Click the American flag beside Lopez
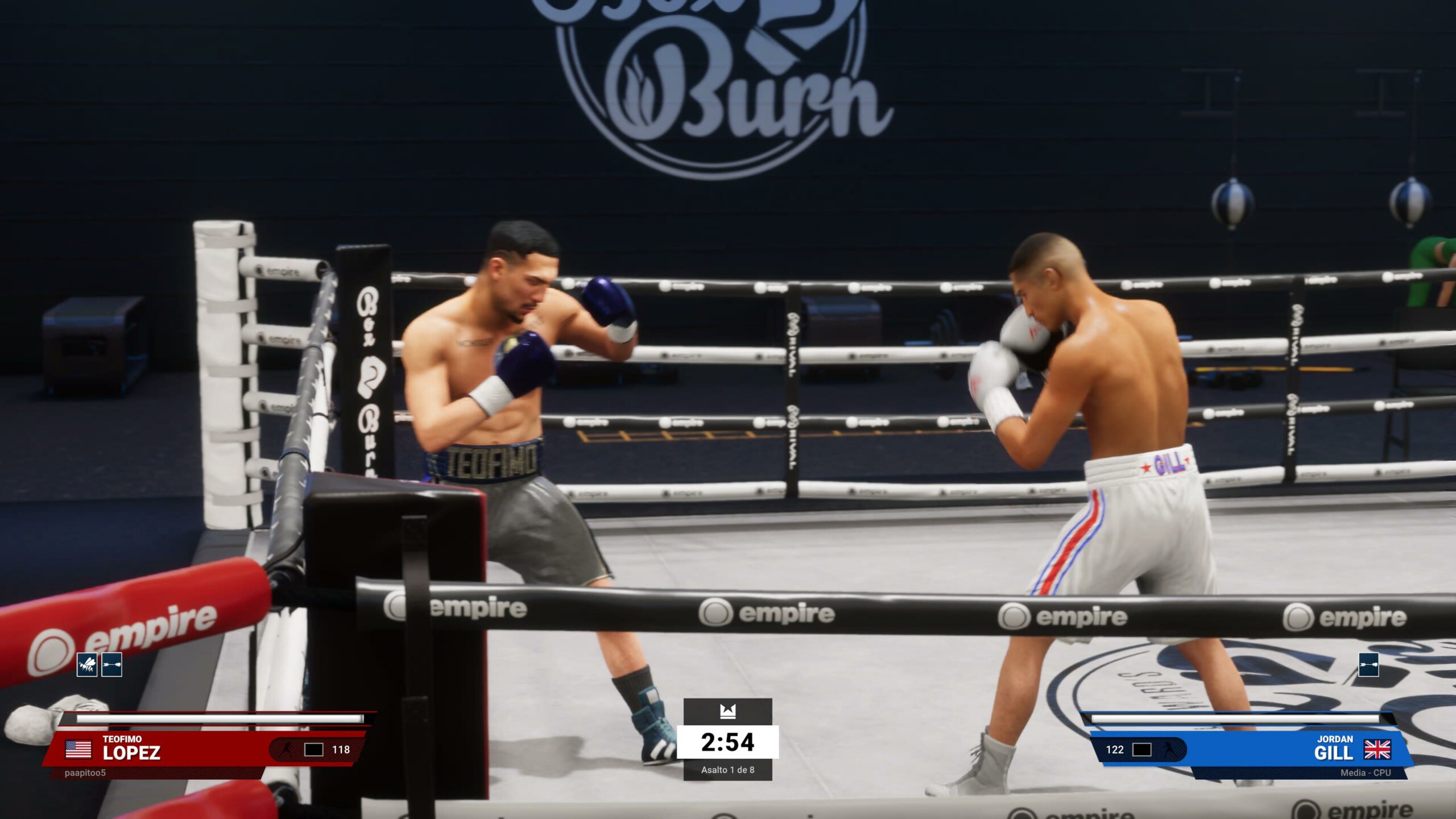The height and width of the screenshot is (819, 1456). (78, 749)
